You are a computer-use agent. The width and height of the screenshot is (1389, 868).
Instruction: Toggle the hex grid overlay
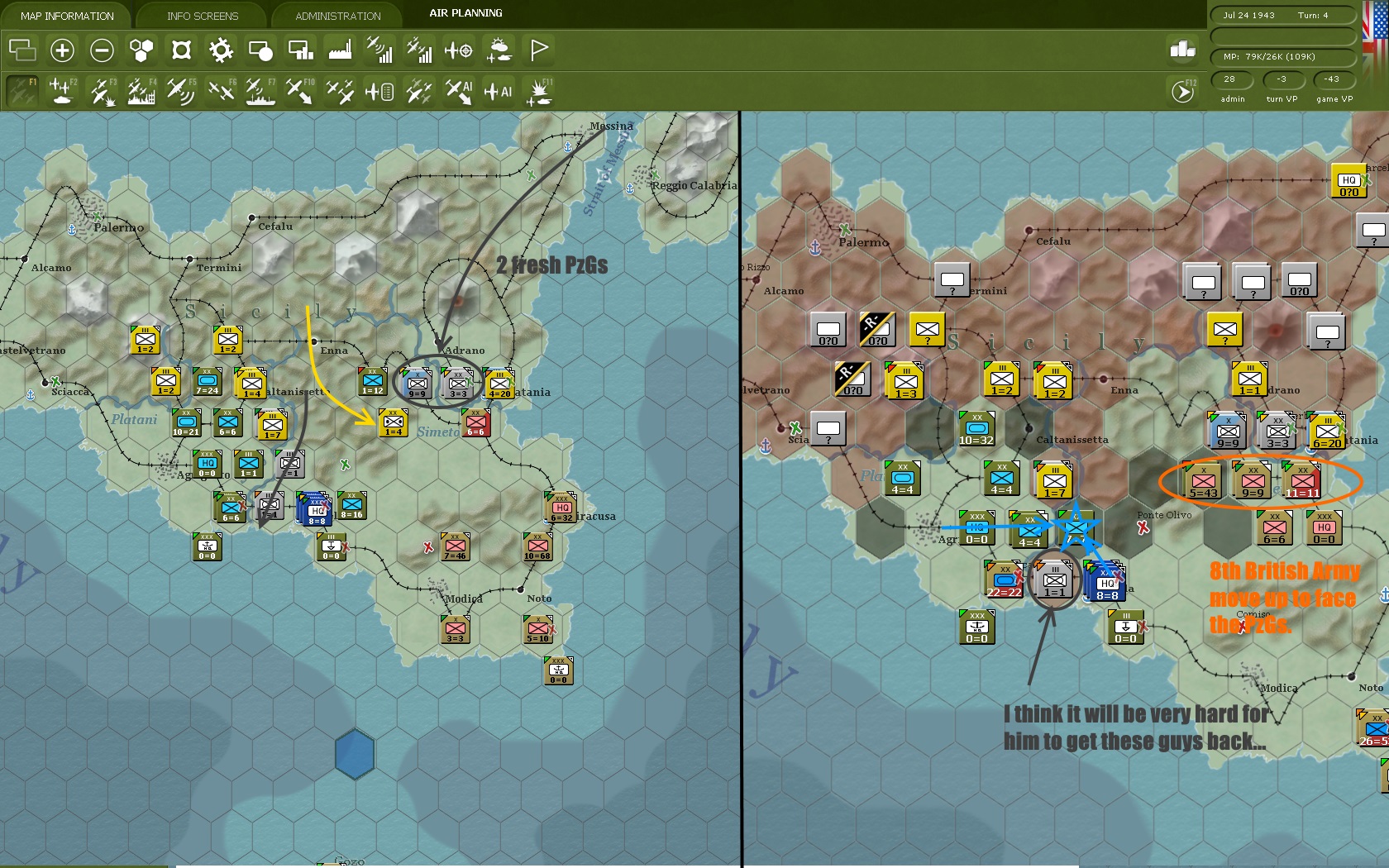[141, 50]
